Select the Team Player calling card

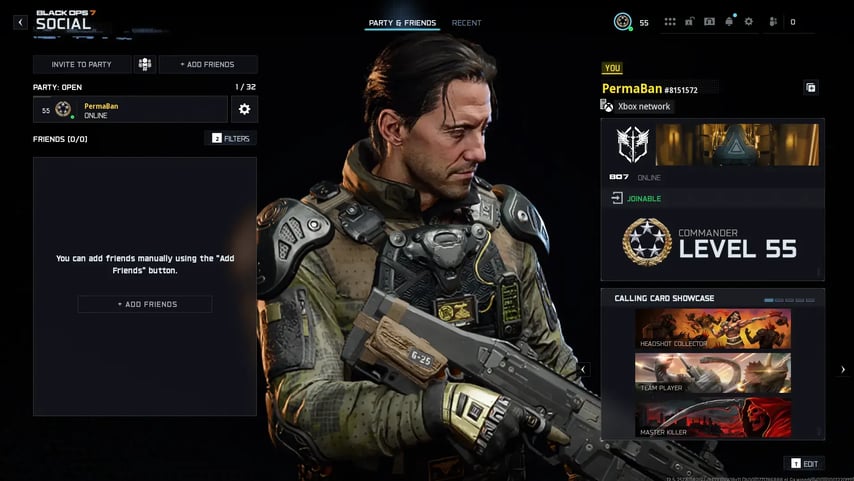pyautogui.click(x=713, y=373)
